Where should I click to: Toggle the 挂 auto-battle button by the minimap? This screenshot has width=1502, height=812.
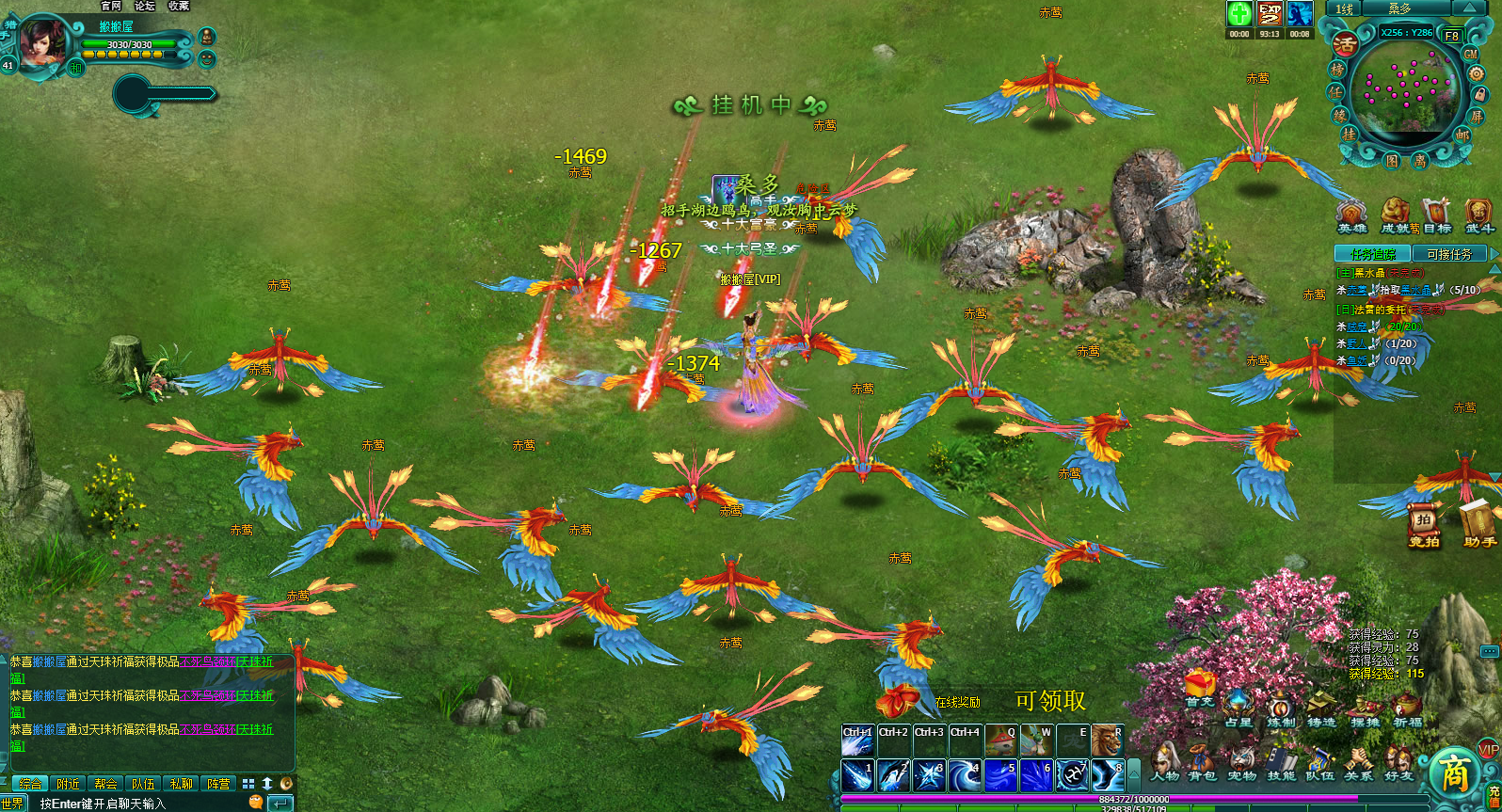click(x=1349, y=135)
